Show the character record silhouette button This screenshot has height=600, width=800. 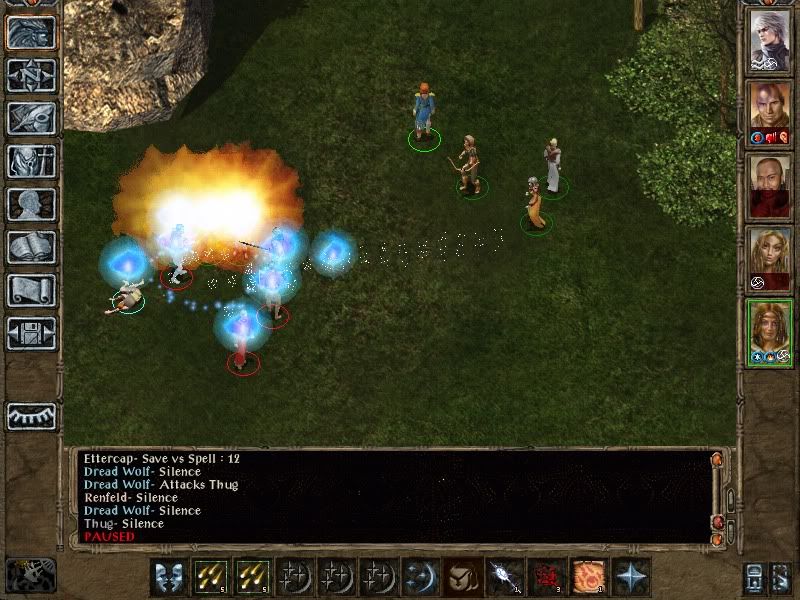click(31, 204)
